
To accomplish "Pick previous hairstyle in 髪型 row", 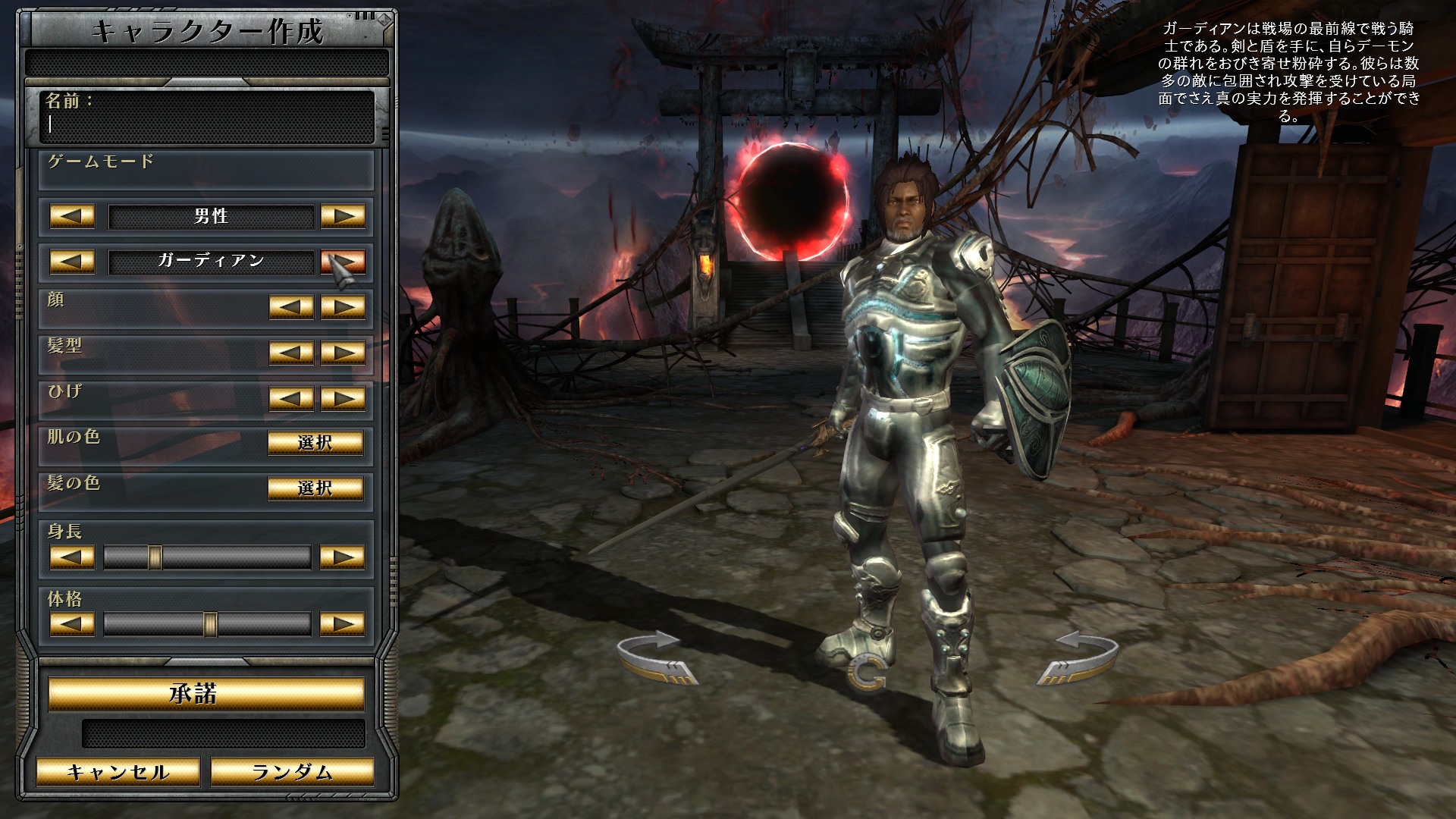I will tap(291, 353).
